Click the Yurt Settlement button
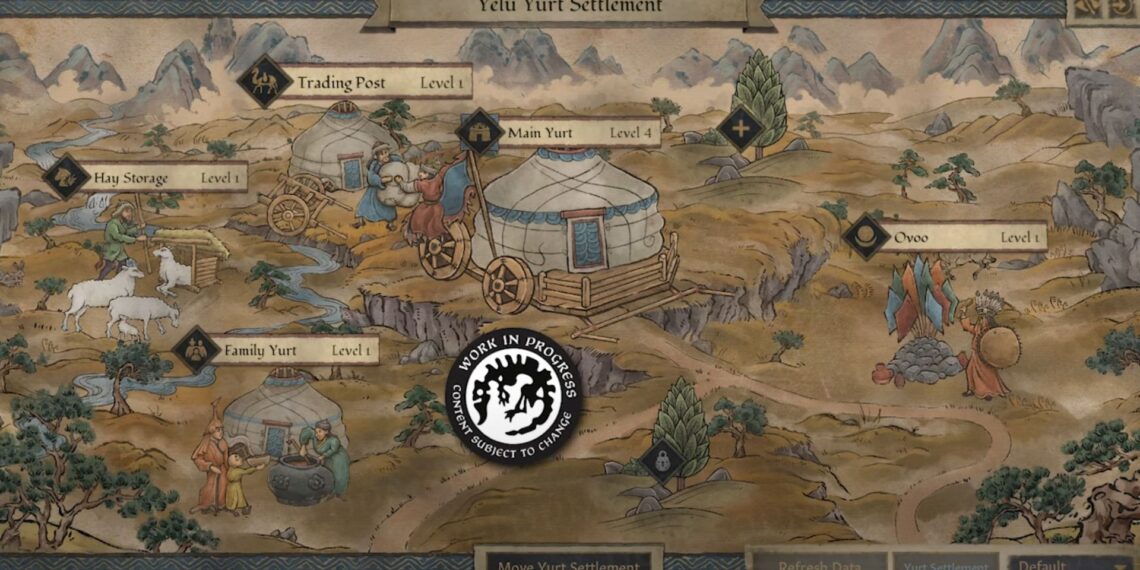Image resolution: width=1140 pixels, height=570 pixels. pyautogui.click(x=944, y=562)
